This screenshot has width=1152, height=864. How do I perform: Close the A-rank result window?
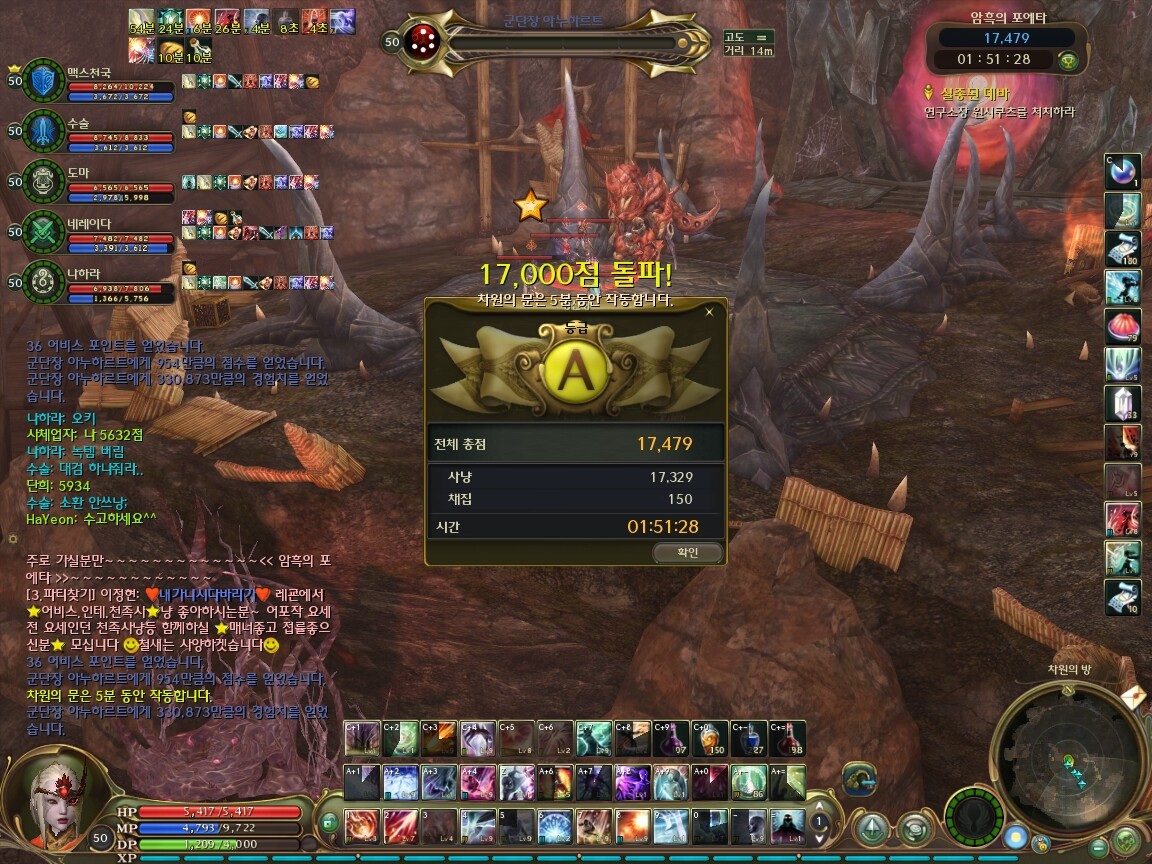(x=709, y=312)
